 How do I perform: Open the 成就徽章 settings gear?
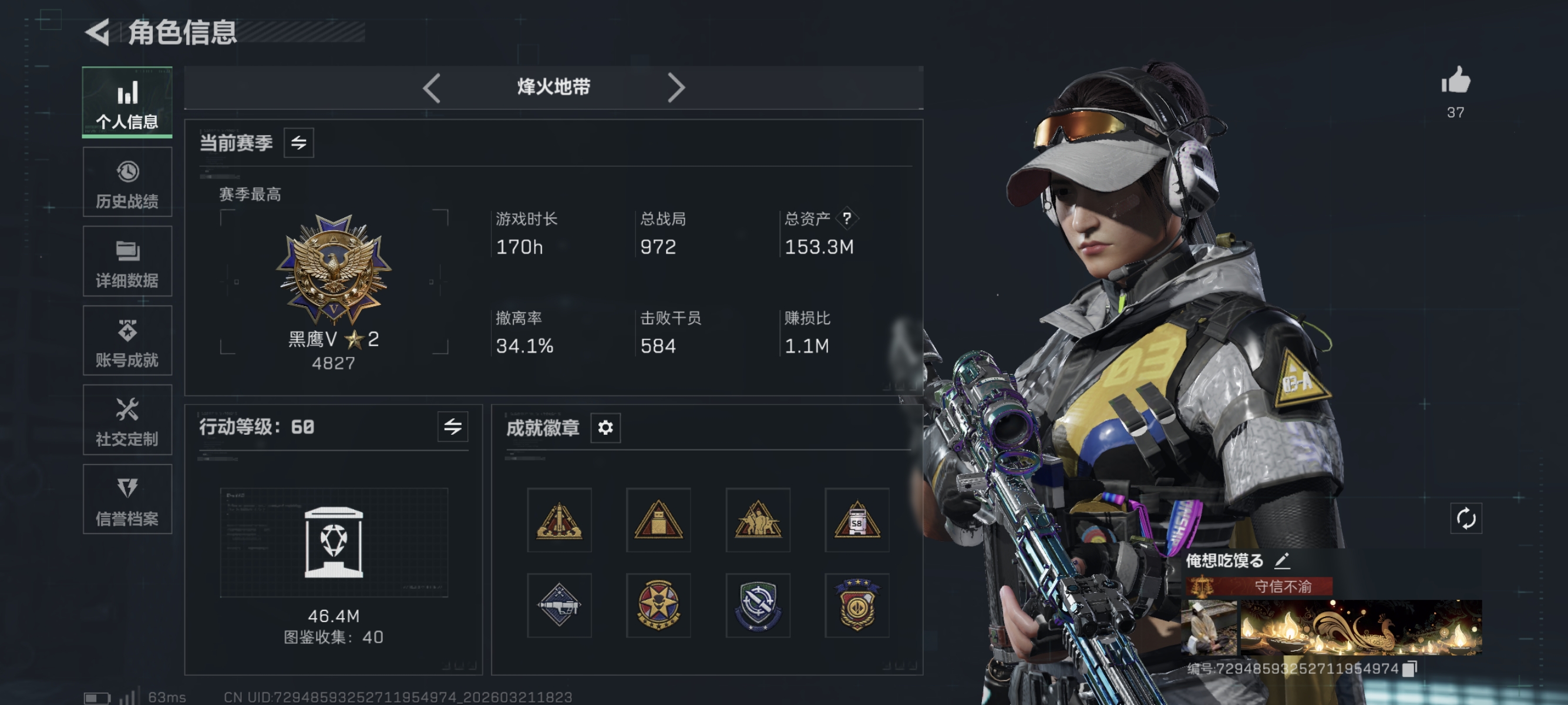[x=605, y=428]
